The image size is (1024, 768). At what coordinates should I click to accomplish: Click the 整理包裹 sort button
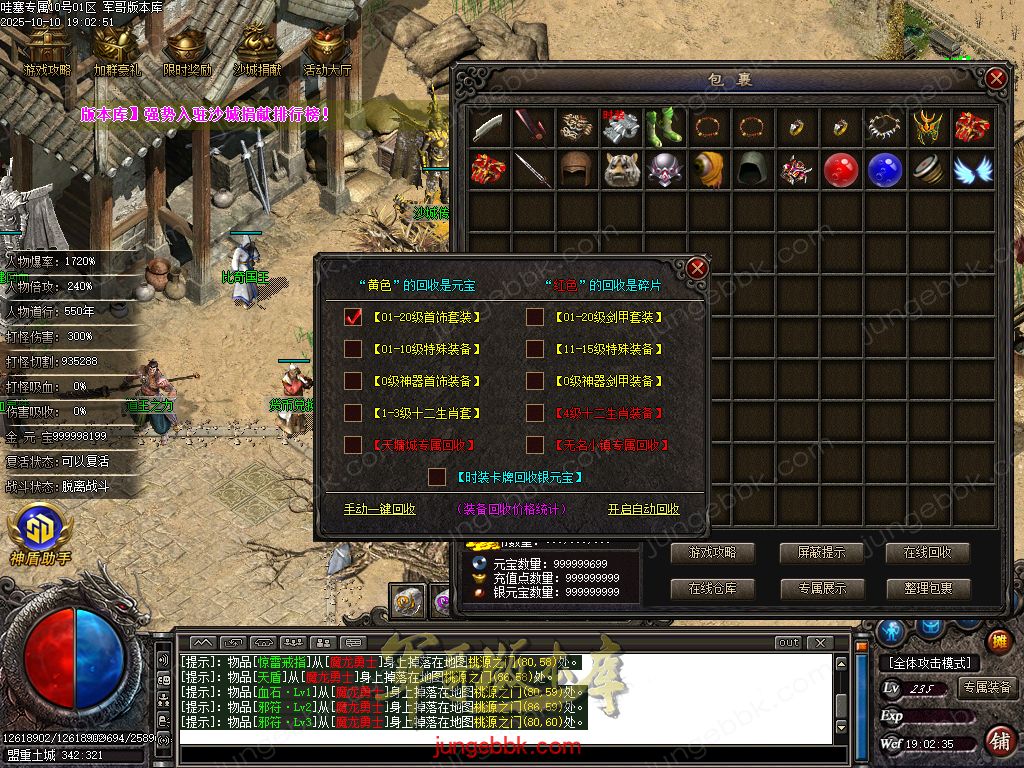(x=928, y=589)
